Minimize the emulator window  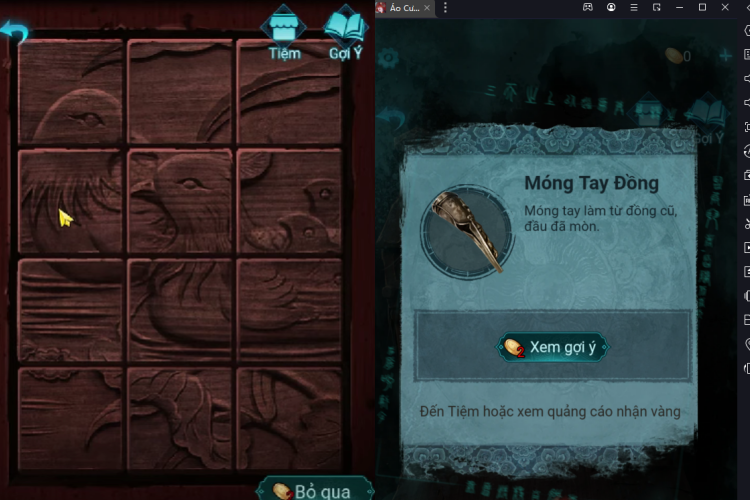679,8
